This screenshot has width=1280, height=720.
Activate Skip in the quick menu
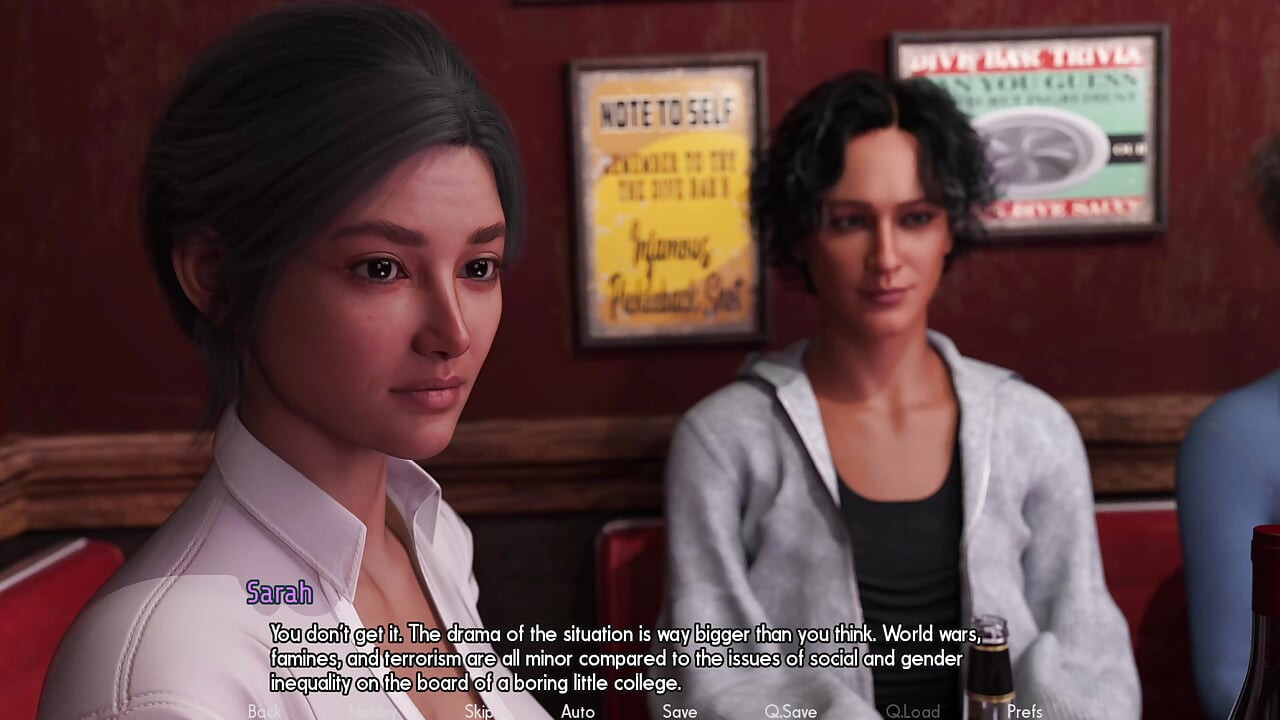478,711
